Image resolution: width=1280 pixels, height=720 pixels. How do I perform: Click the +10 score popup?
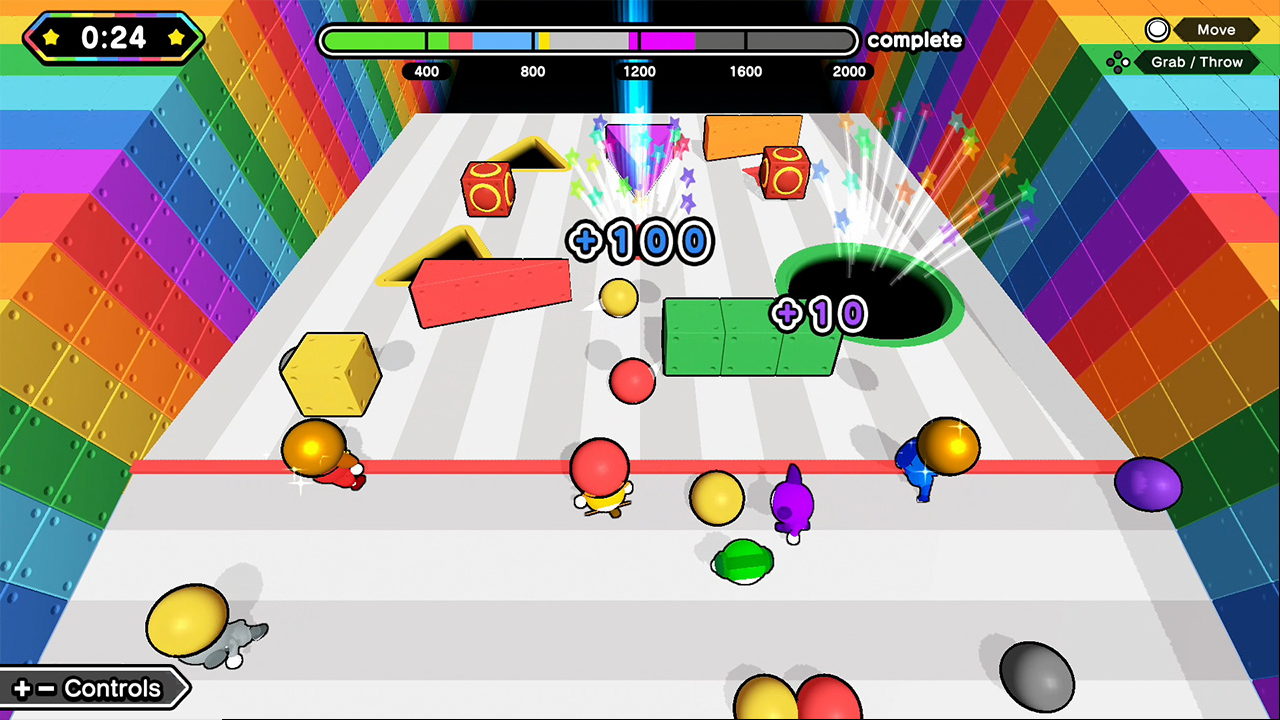click(820, 313)
